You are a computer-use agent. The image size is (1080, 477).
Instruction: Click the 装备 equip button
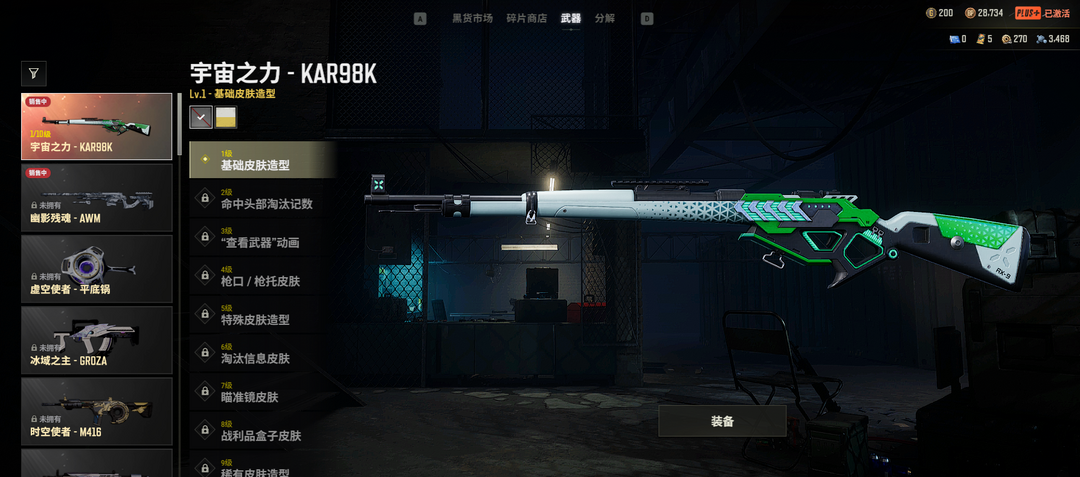click(x=722, y=421)
